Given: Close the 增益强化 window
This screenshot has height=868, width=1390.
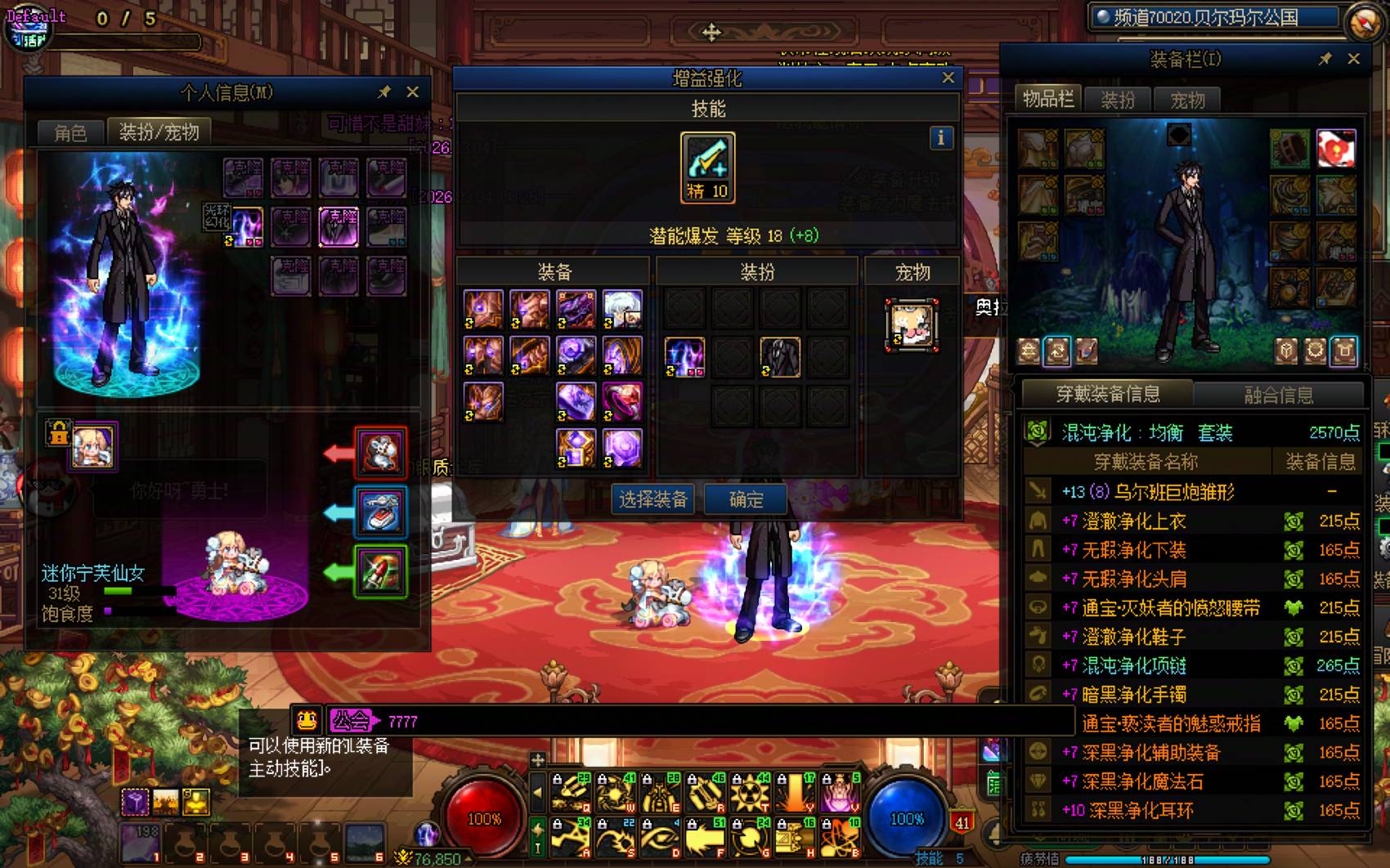Looking at the screenshot, I should 948,78.
